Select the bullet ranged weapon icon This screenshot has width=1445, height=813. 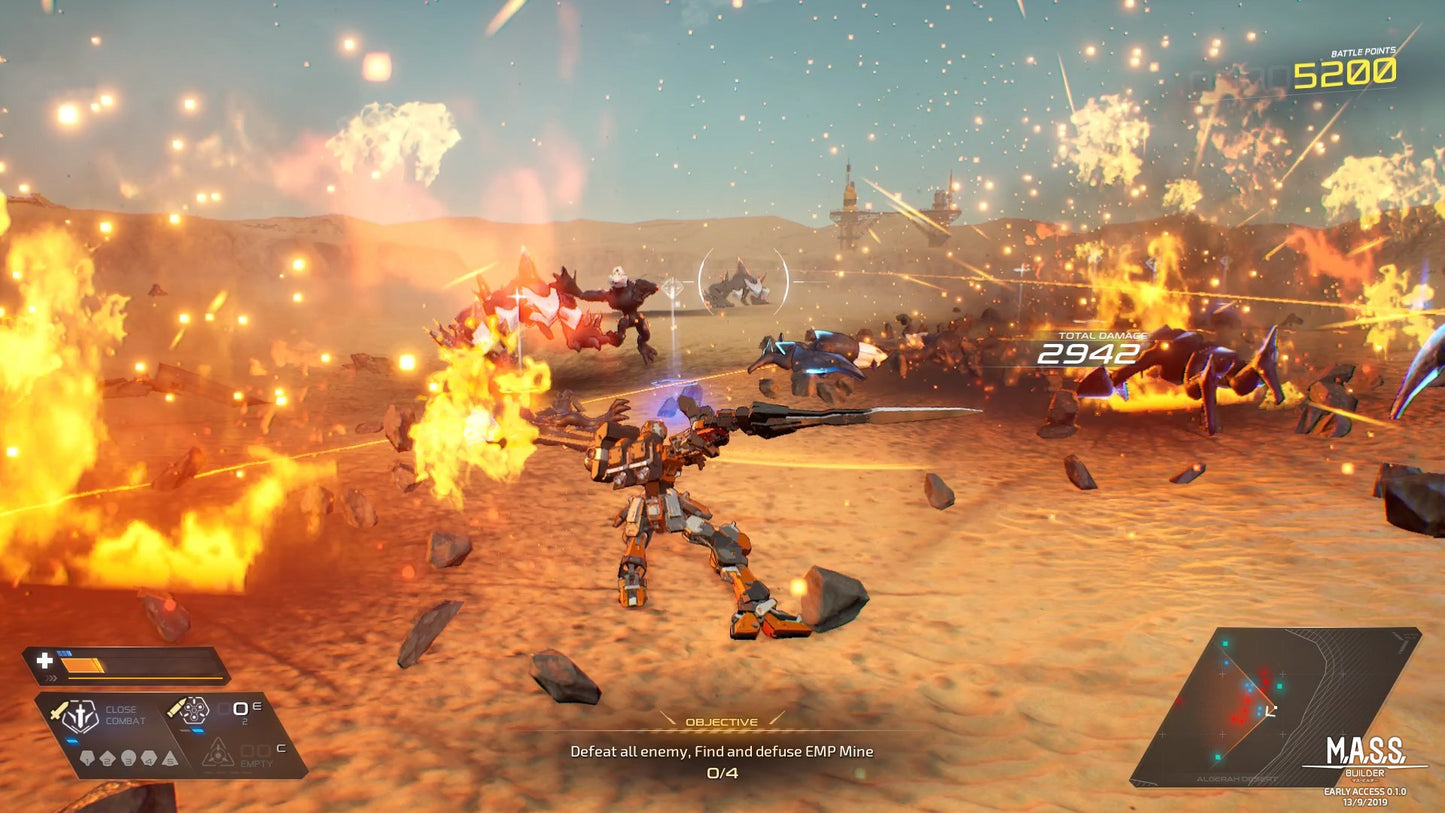178,709
